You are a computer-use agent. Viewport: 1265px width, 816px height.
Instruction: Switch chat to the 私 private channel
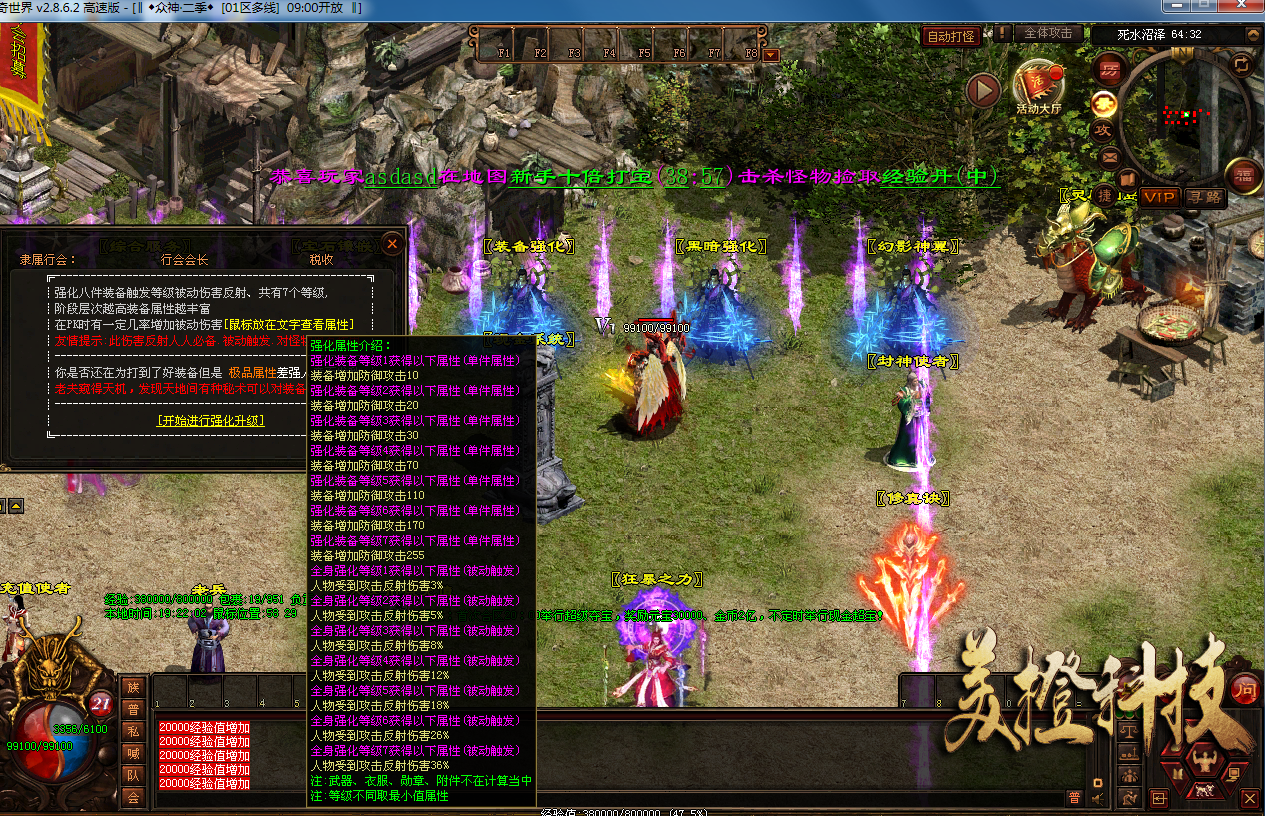pos(132,730)
